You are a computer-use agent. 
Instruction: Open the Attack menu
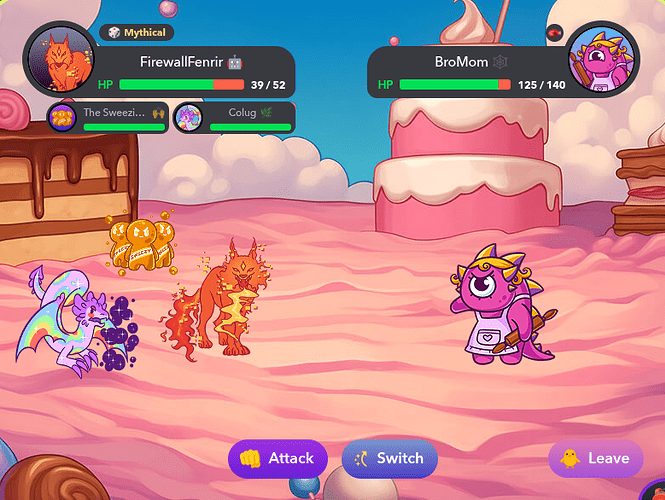pyautogui.click(x=278, y=459)
